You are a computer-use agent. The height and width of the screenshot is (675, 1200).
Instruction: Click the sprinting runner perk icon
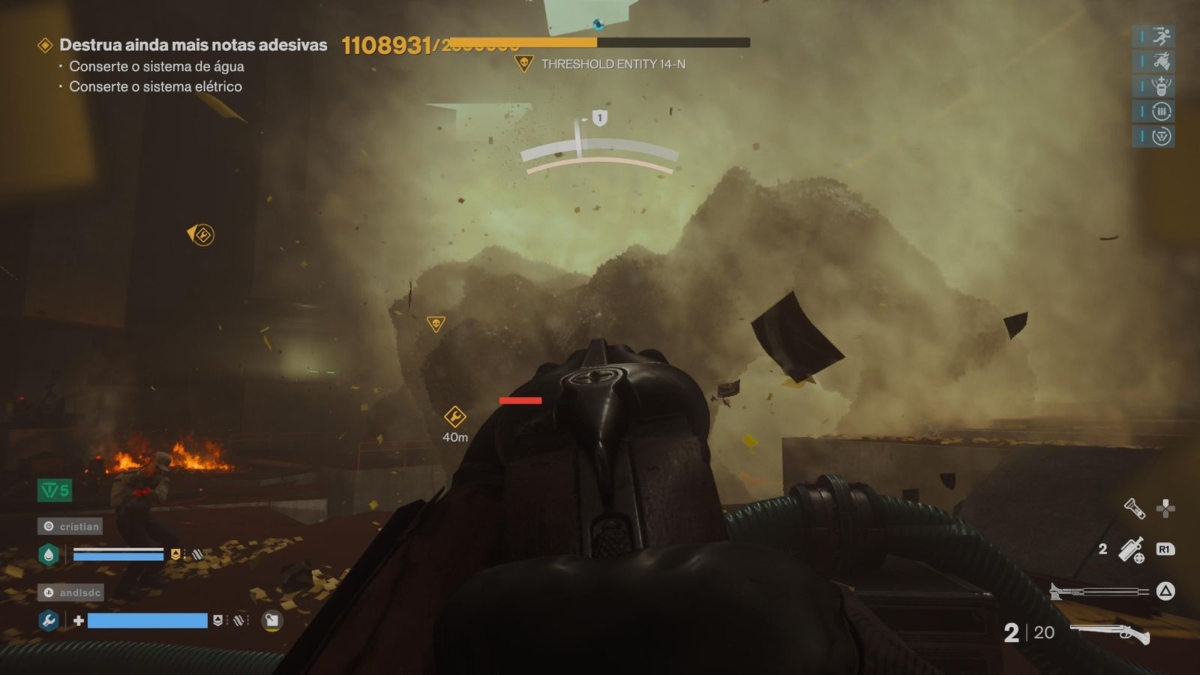(x=1161, y=37)
